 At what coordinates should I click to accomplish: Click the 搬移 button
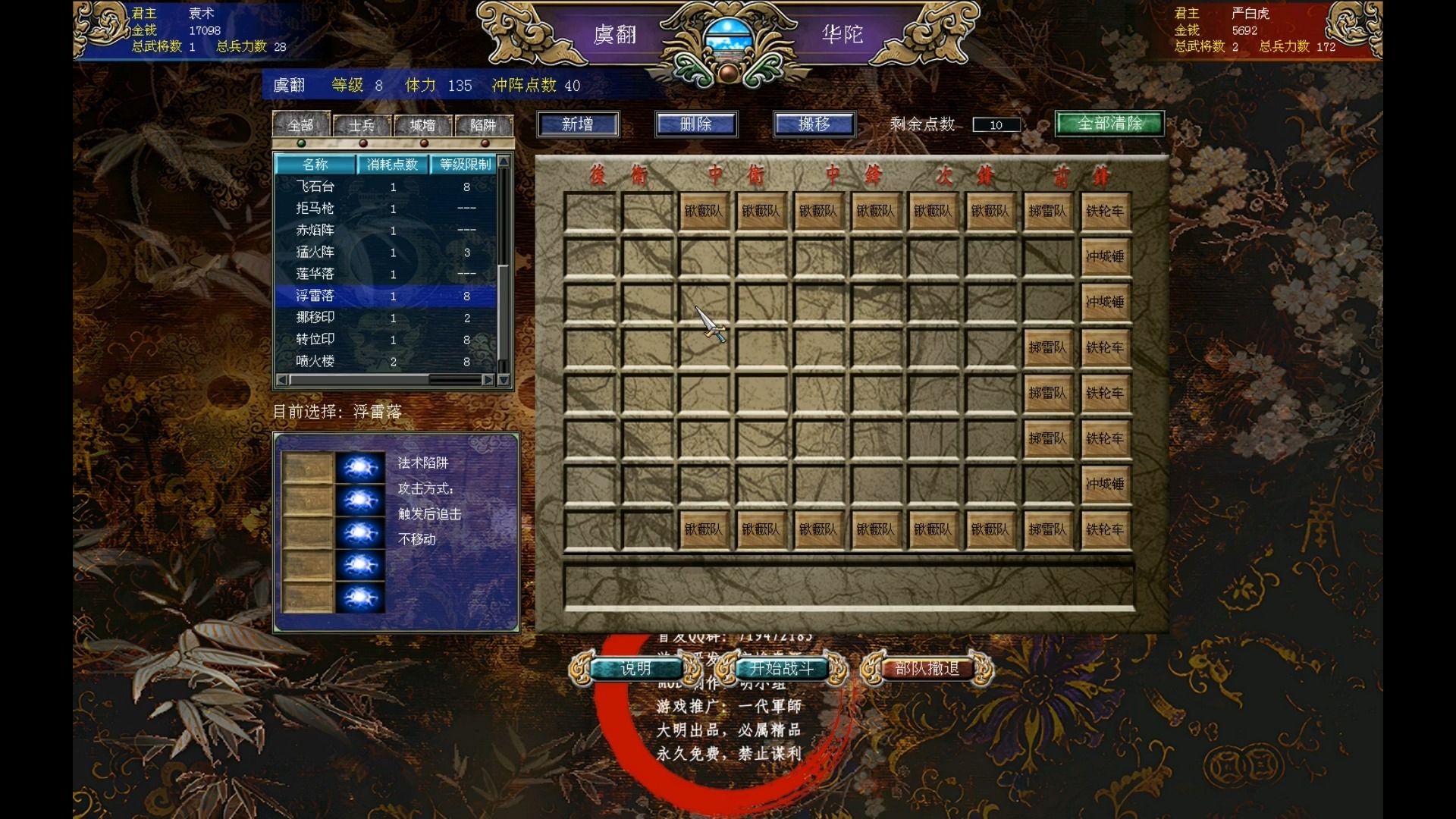pos(814,124)
